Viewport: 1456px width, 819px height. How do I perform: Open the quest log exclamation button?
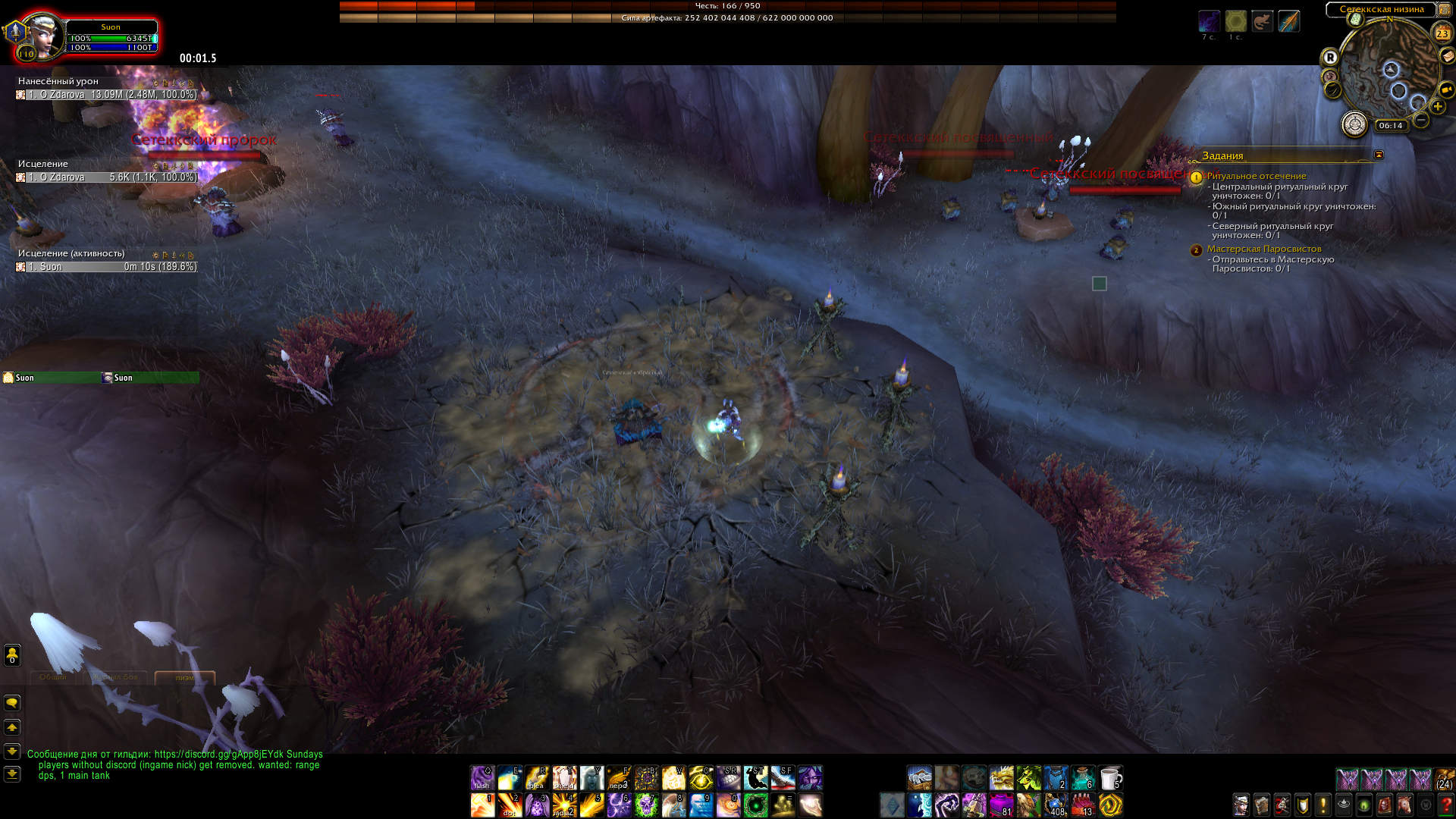[1323, 805]
